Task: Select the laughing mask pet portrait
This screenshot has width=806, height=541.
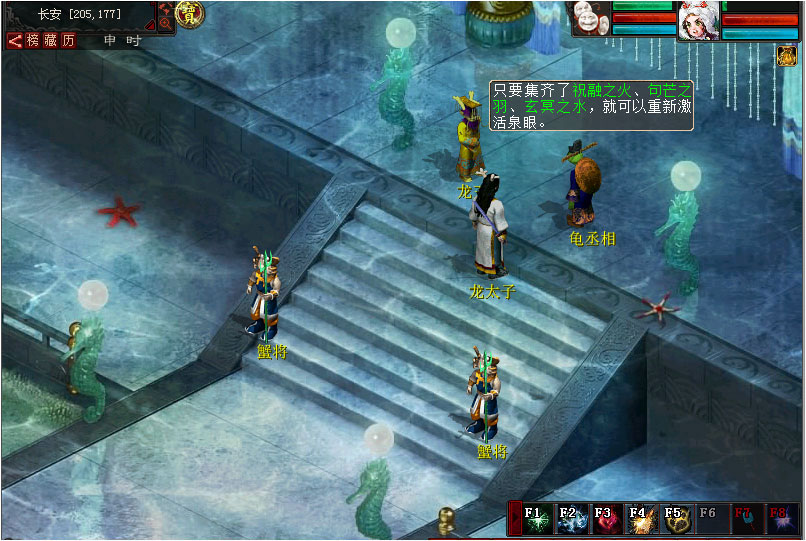Action: click(590, 18)
